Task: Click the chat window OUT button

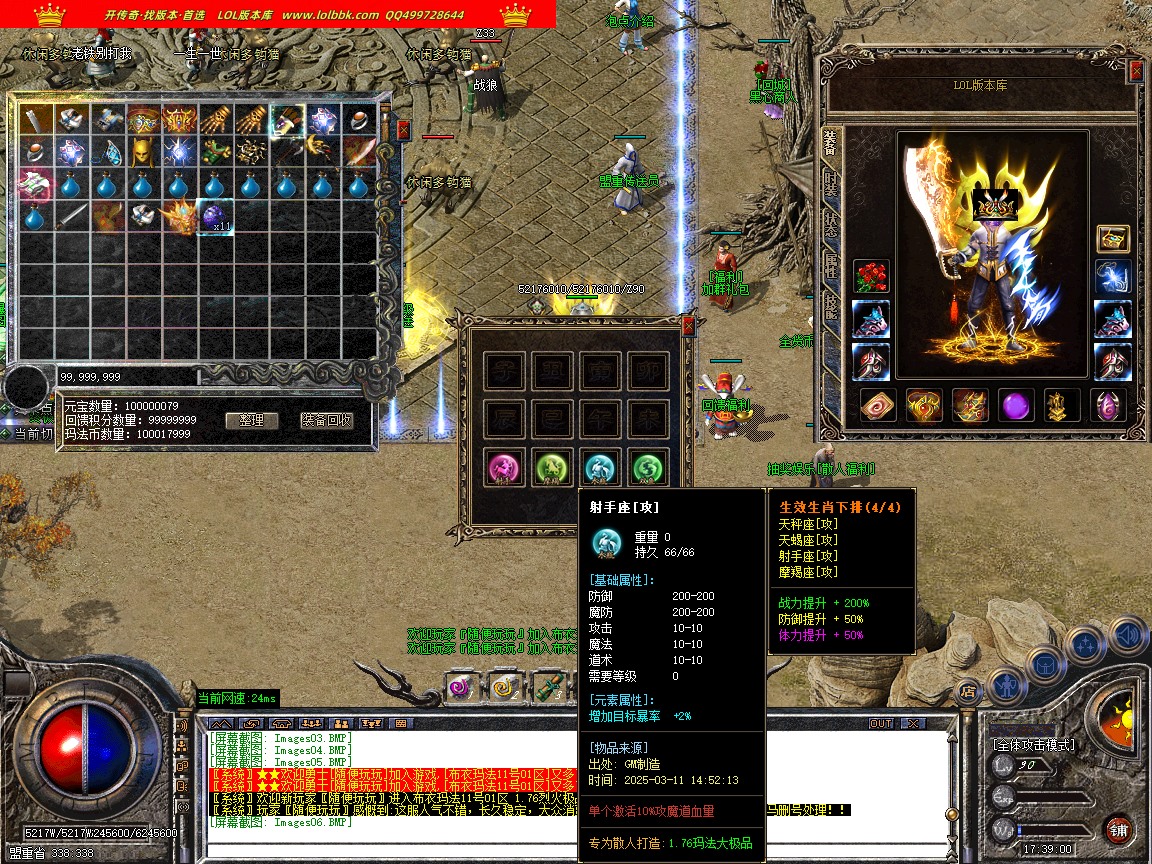Action: (881, 723)
